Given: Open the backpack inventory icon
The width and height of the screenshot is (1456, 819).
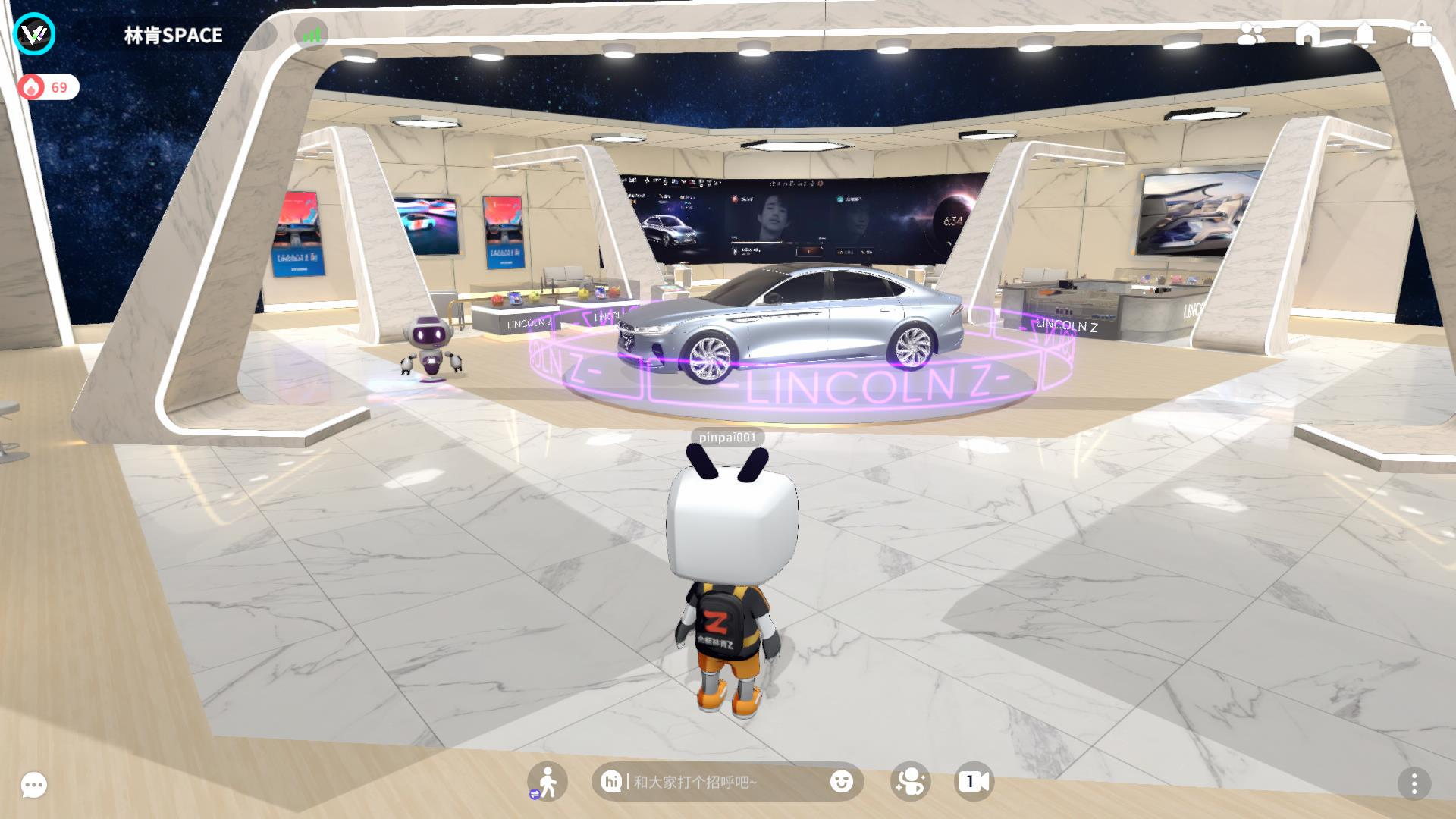Looking at the screenshot, I should (1421, 35).
